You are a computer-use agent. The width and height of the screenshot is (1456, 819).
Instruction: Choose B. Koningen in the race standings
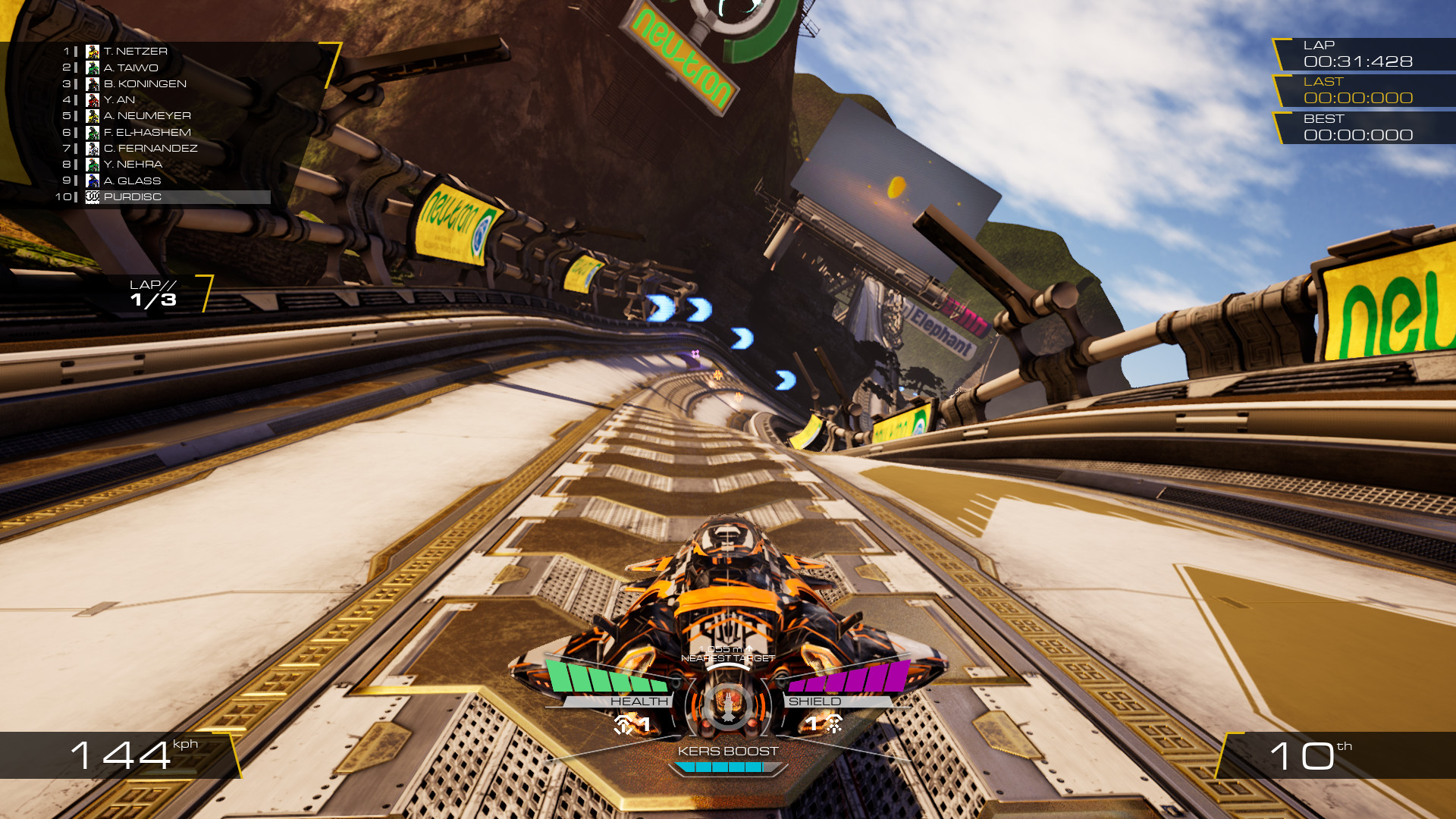coord(144,83)
